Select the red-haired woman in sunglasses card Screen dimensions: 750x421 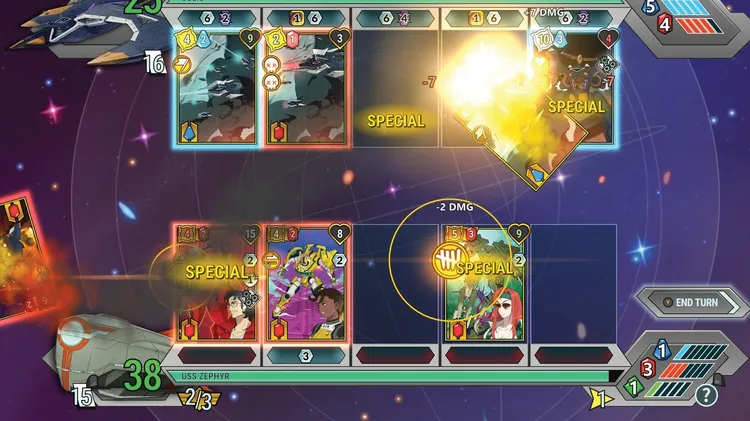pos(484,284)
